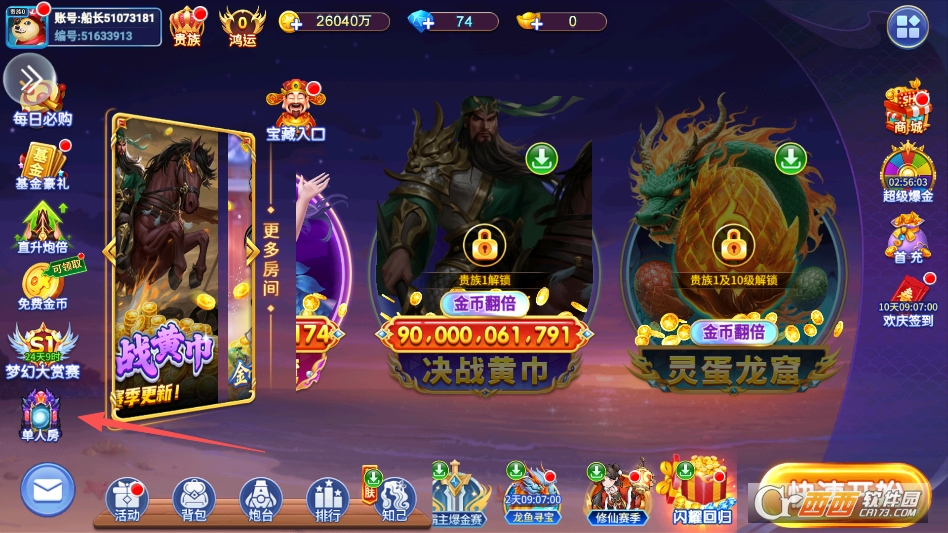Open the 贵族 noble crown icon
Screen dimensions: 948x533
tap(186, 25)
